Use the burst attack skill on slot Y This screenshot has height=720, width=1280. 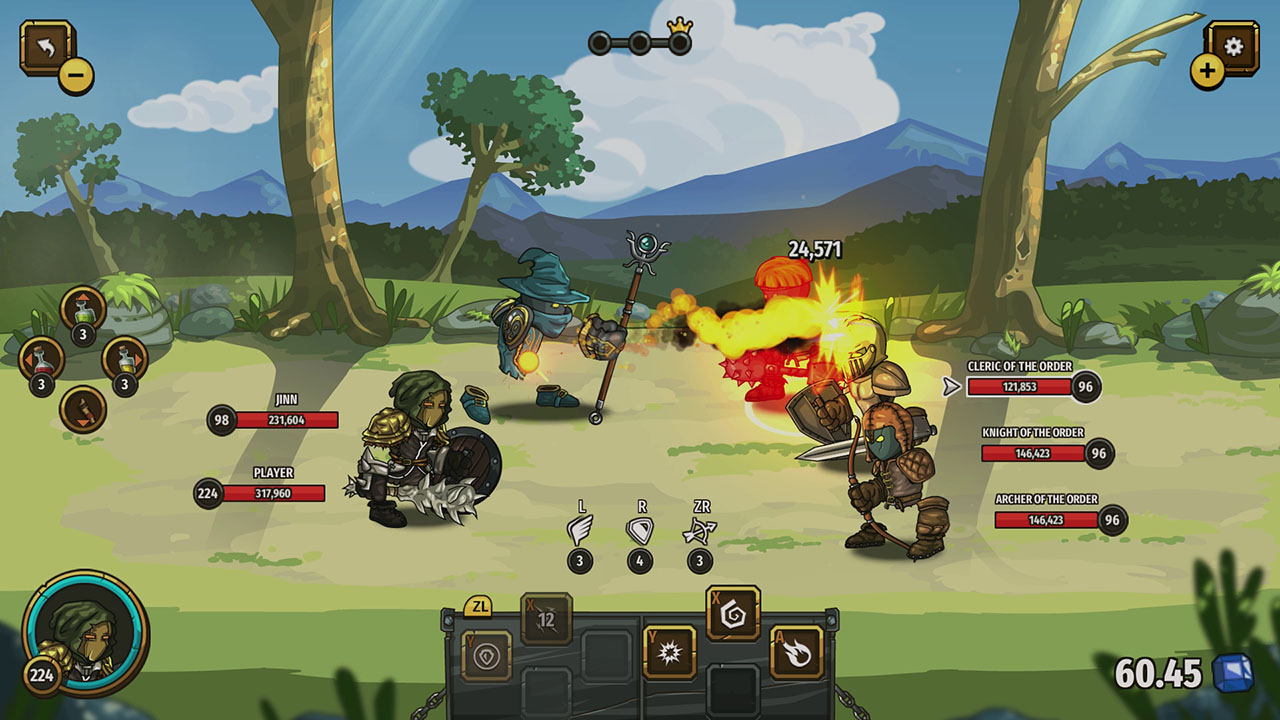coord(673,652)
